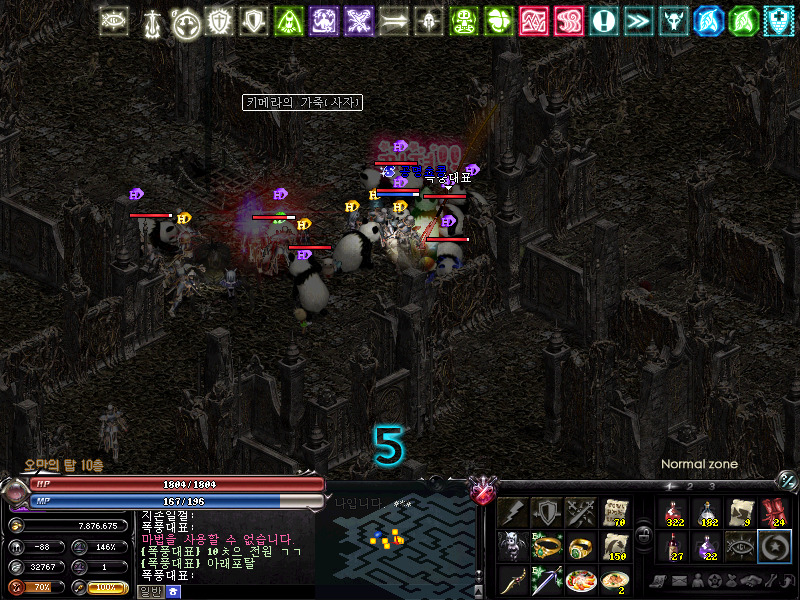Open the mail envelope menu icon
This screenshot has height=600, width=800.
click(x=678, y=581)
